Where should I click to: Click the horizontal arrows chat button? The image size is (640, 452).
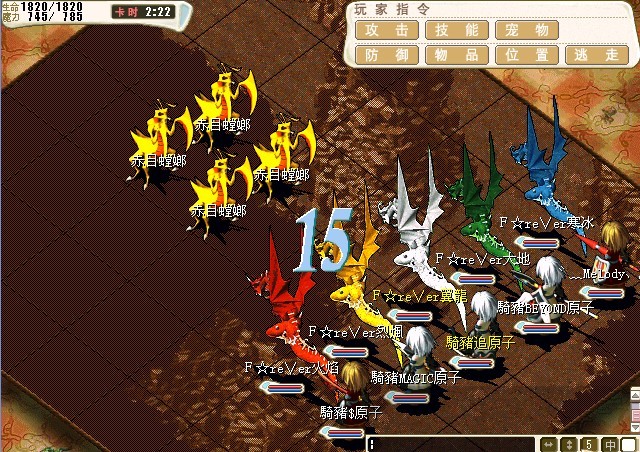(549, 444)
